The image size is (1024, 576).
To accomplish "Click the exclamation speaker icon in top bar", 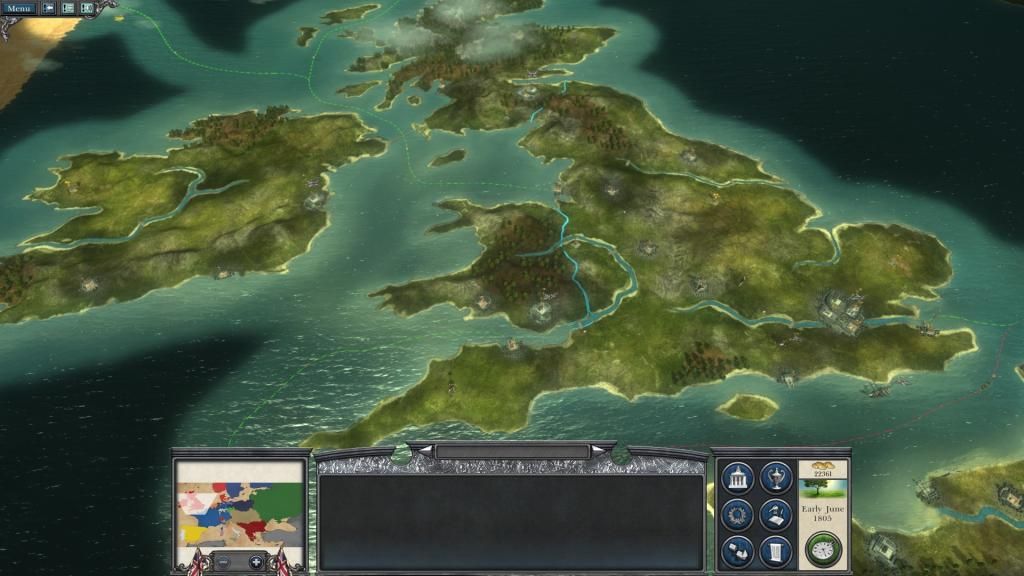I will (x=87, y=8).
